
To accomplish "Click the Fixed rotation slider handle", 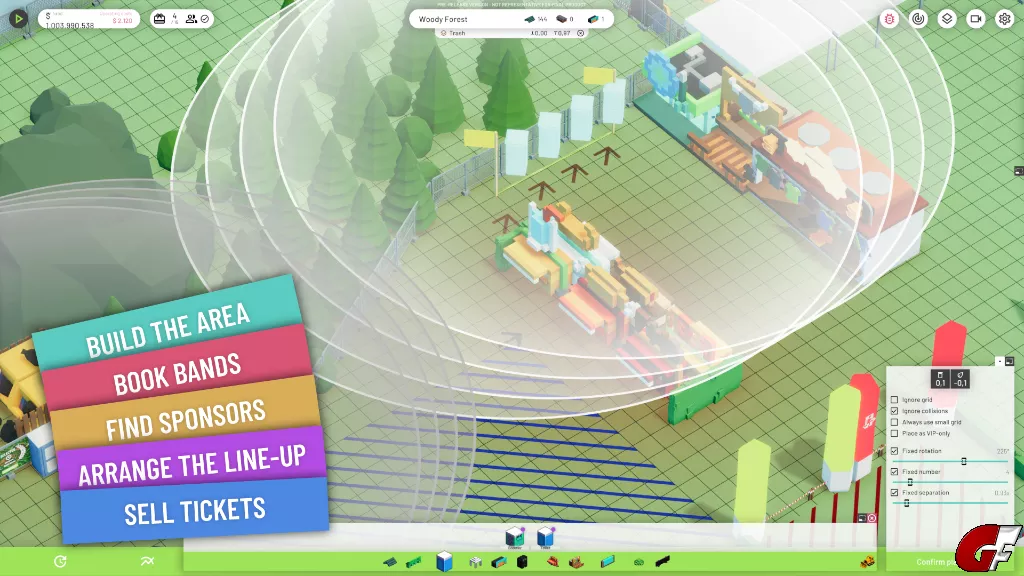I will coord(964,461).
